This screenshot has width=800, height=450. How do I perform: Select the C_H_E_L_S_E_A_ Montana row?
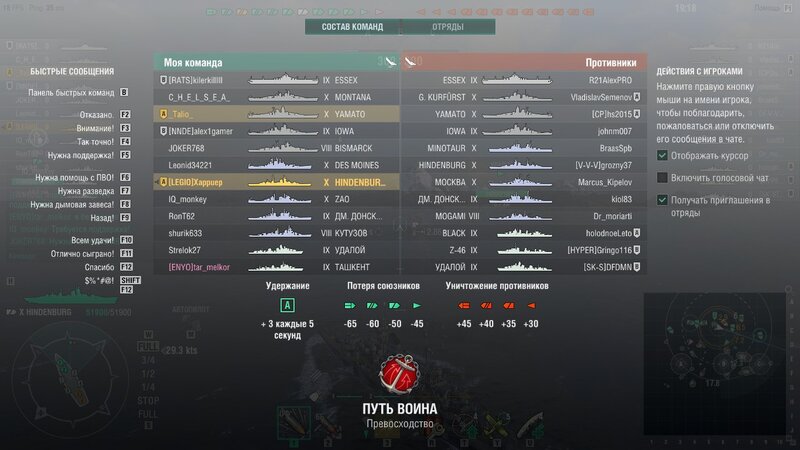tap(276, 97)
